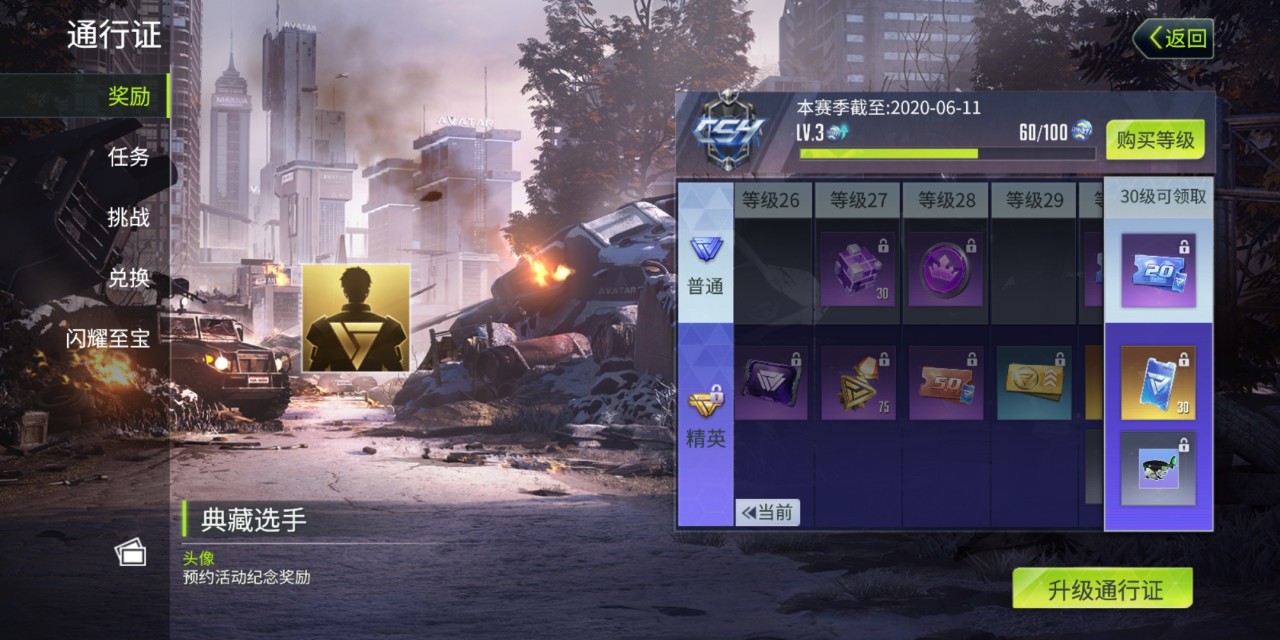Image resolution: width=1280 pixels, height=640 pixels.
Task: Open the 任务 tab
Action: pos(129,157)
